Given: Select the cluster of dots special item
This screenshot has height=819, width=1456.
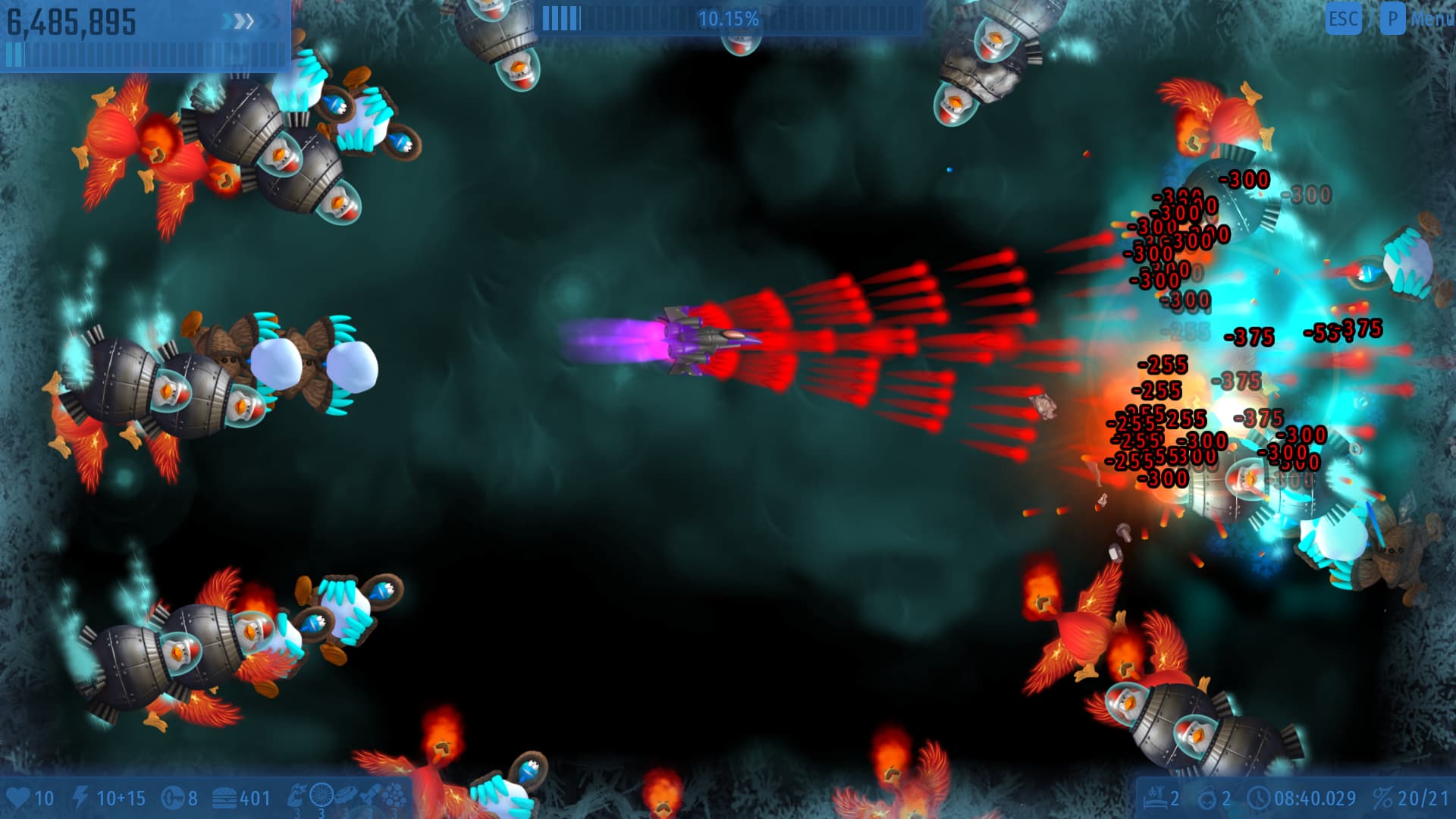Looking at the screenshot, I should point(393,795).
